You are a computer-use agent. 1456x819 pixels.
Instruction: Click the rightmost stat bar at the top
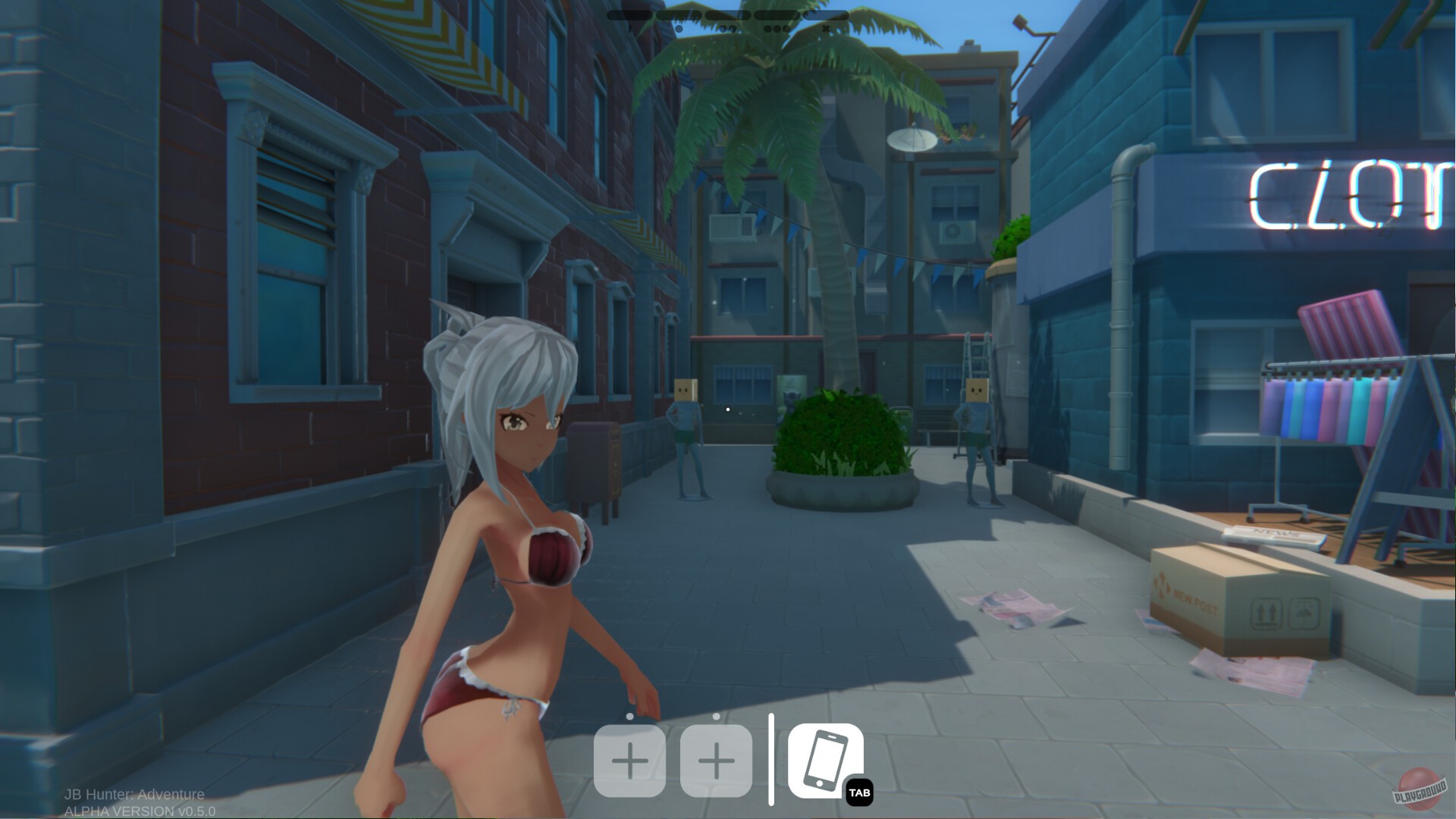pos(827,14)
